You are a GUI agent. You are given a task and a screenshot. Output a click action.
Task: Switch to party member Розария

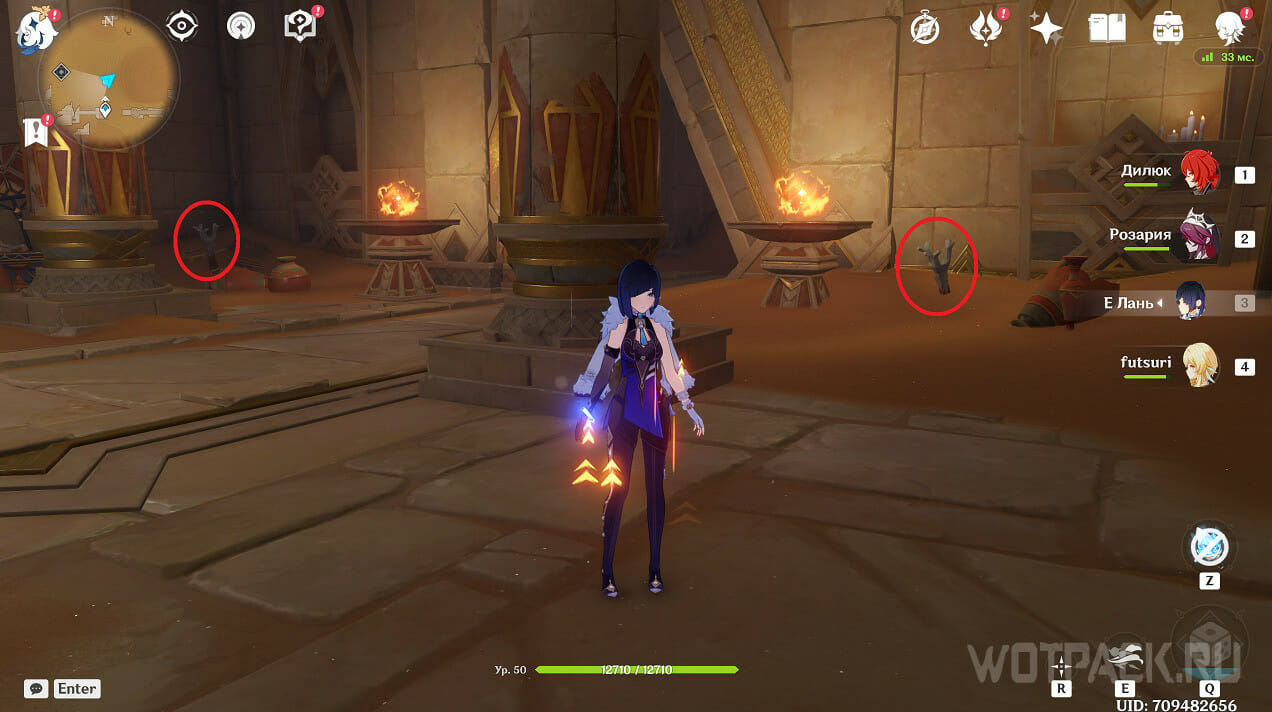point(1198,237)
